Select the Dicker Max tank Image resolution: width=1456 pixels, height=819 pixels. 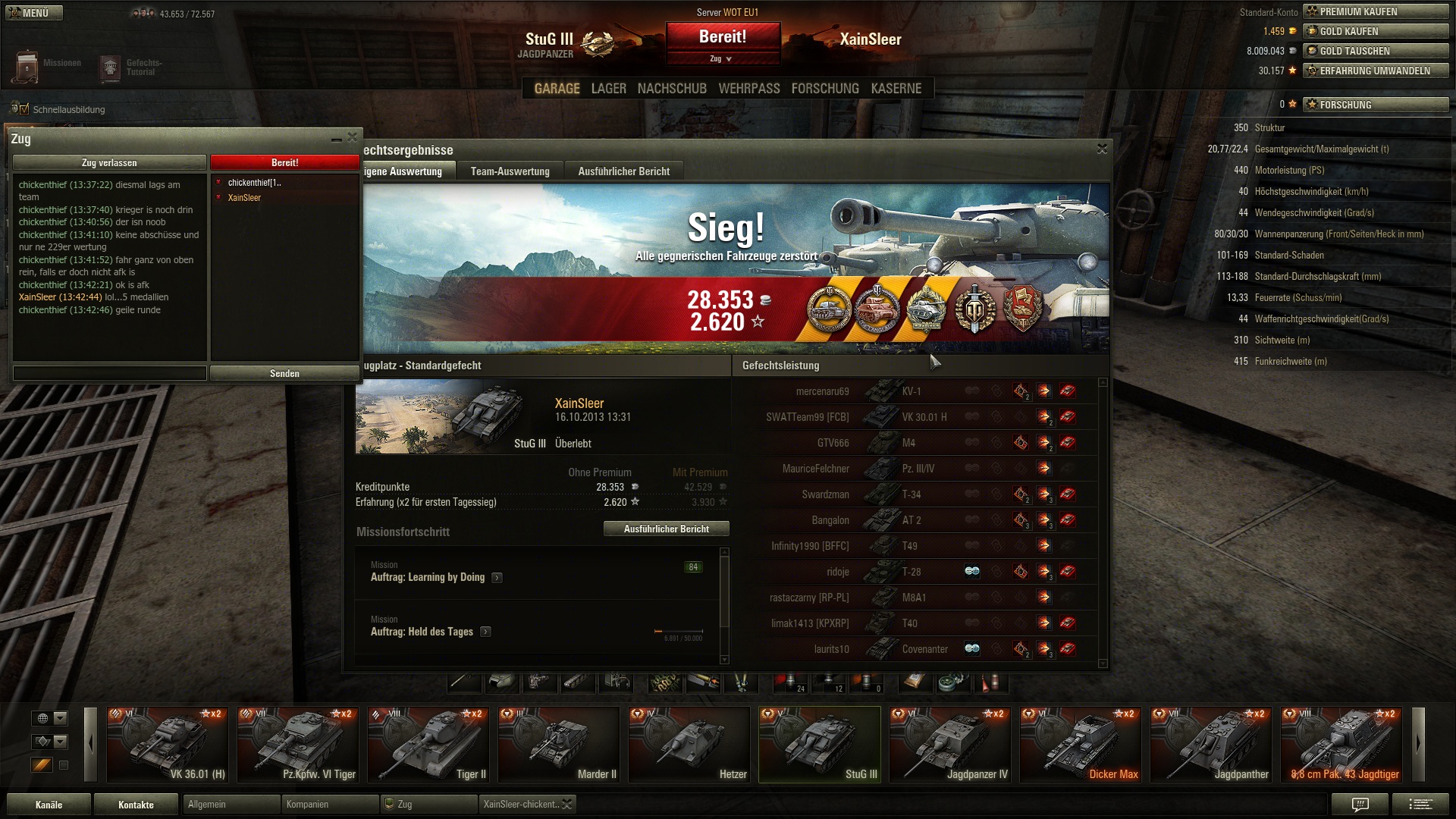point(1080,745)
